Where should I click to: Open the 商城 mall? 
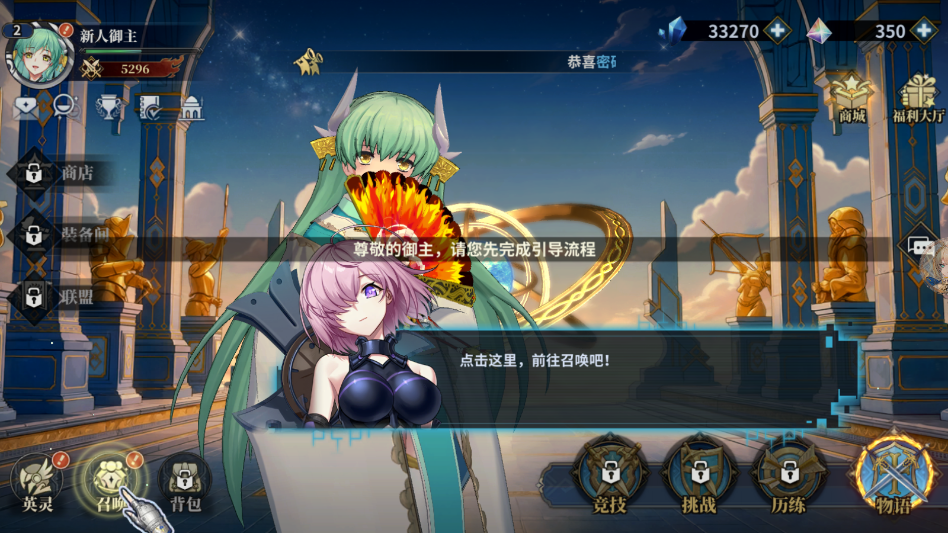pos(852,97)
